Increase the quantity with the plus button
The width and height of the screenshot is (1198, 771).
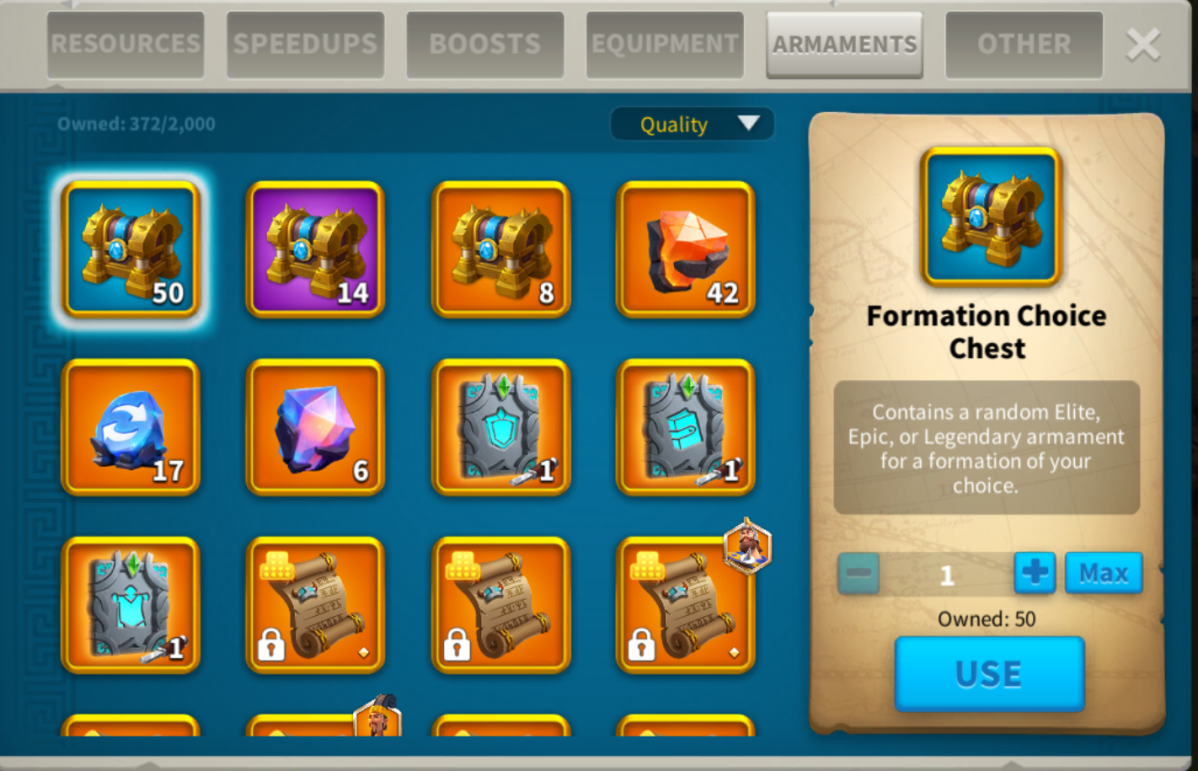[x=1035, y=573]
